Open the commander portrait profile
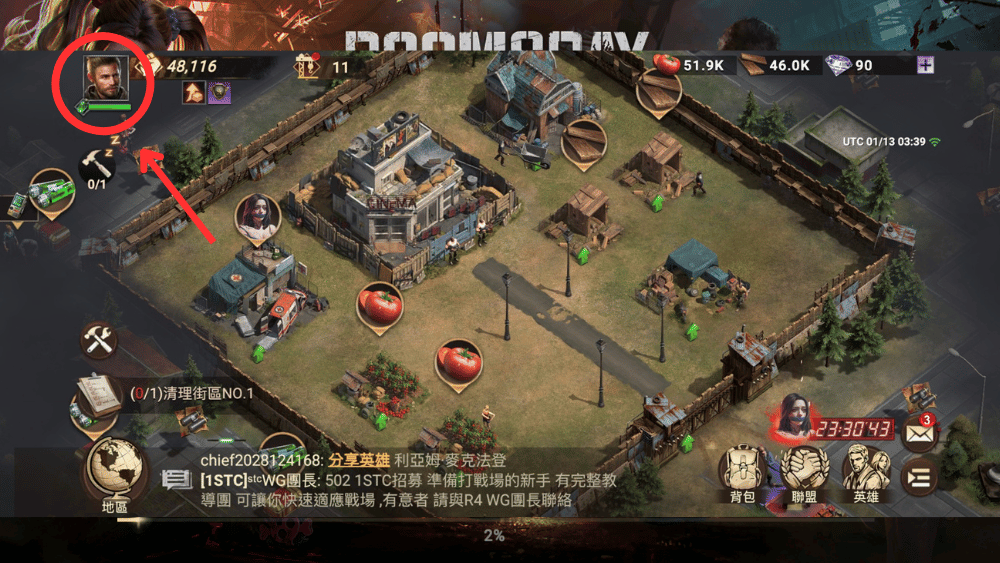Viewport: 1000px width, 563px height. point(106,79)
